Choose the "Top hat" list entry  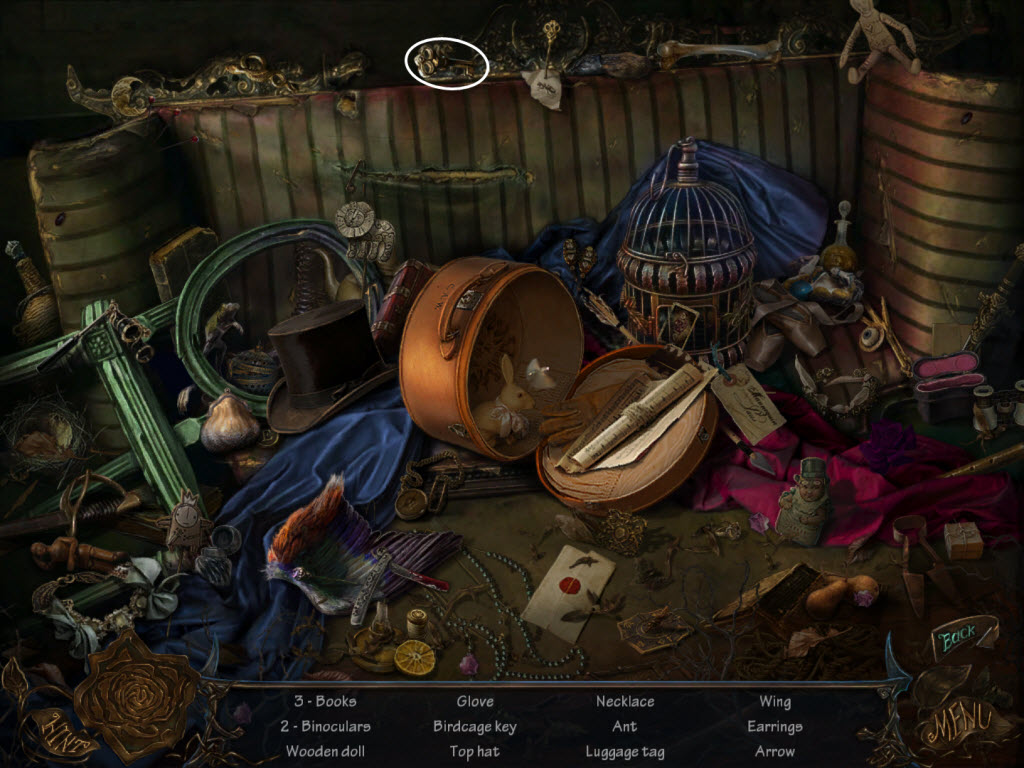coord(475,751)
